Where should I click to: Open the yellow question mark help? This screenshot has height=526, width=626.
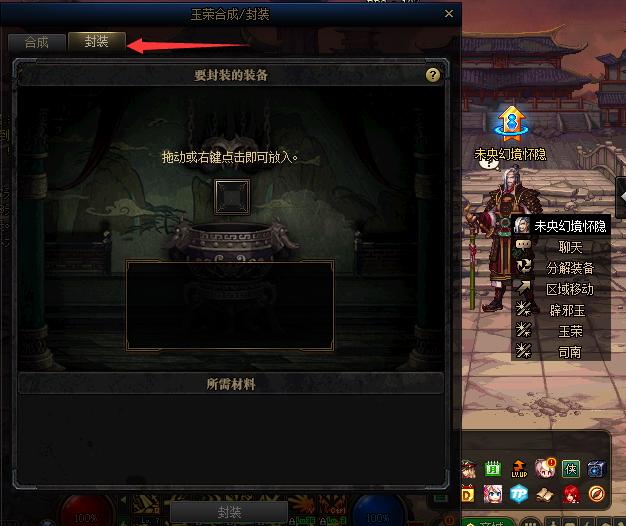pos(433,75)
